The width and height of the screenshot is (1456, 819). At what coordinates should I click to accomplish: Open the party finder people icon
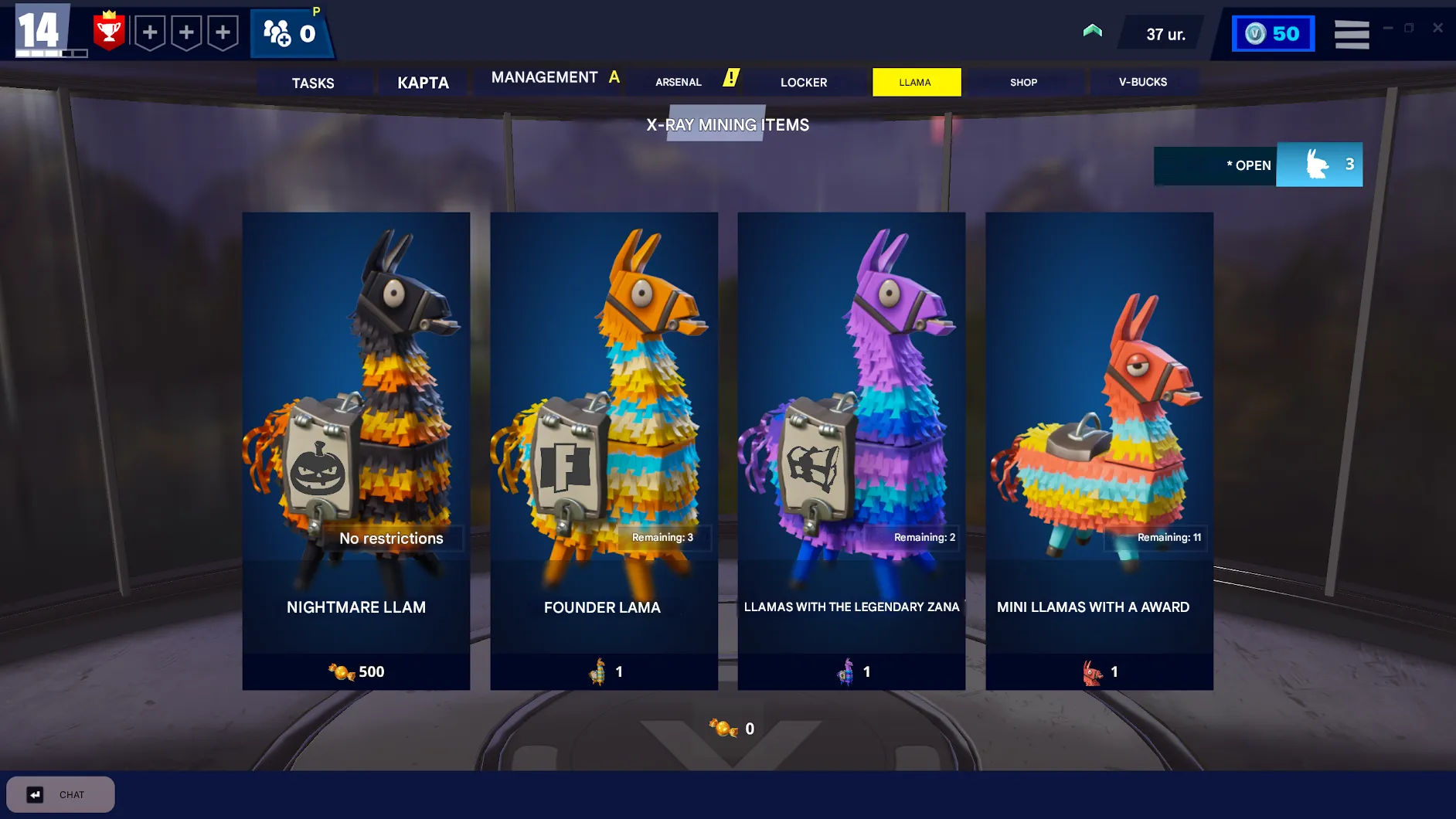click(x=274, y=32)
